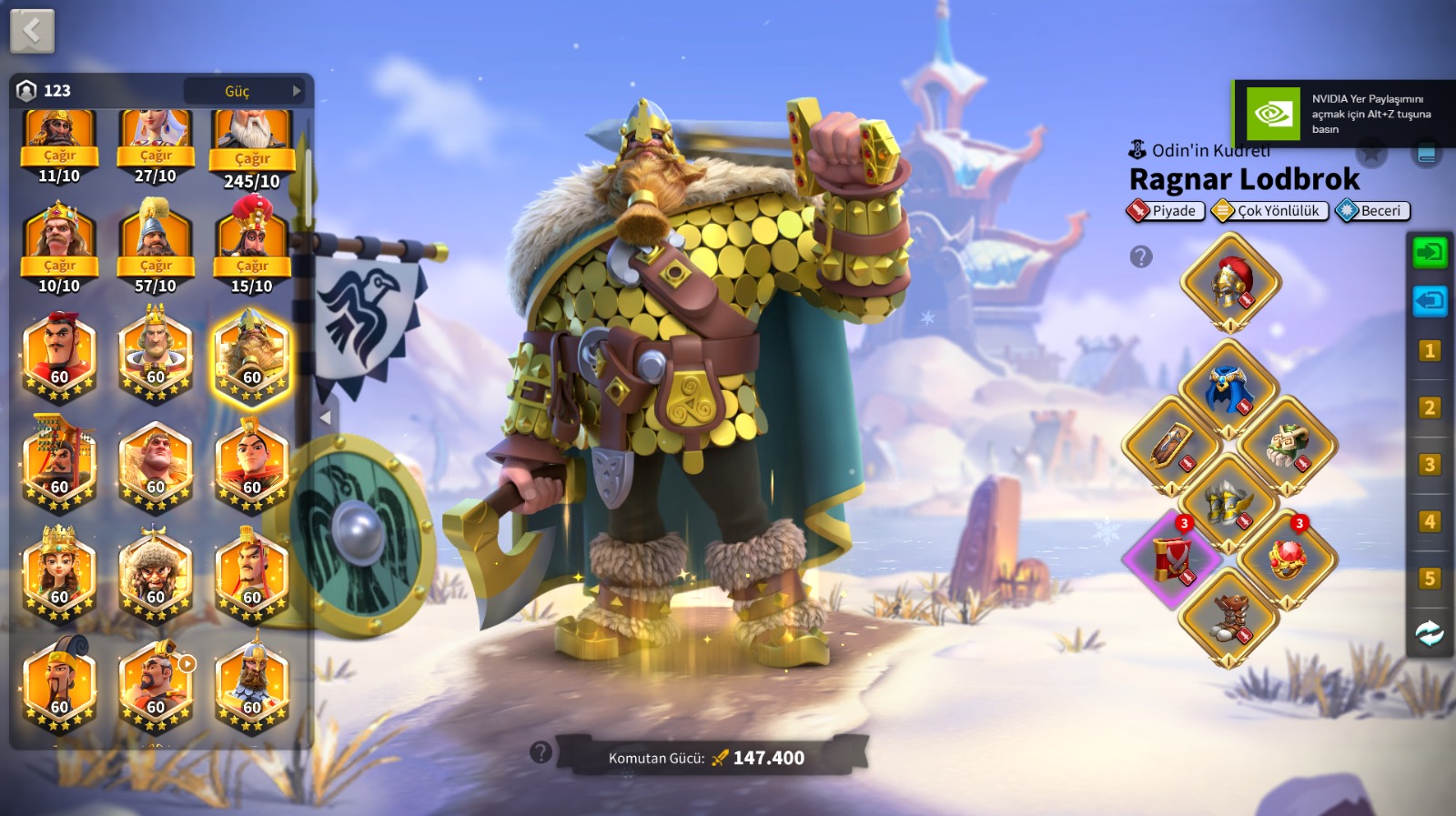Open Commander Power help question mark

[541, 752]
